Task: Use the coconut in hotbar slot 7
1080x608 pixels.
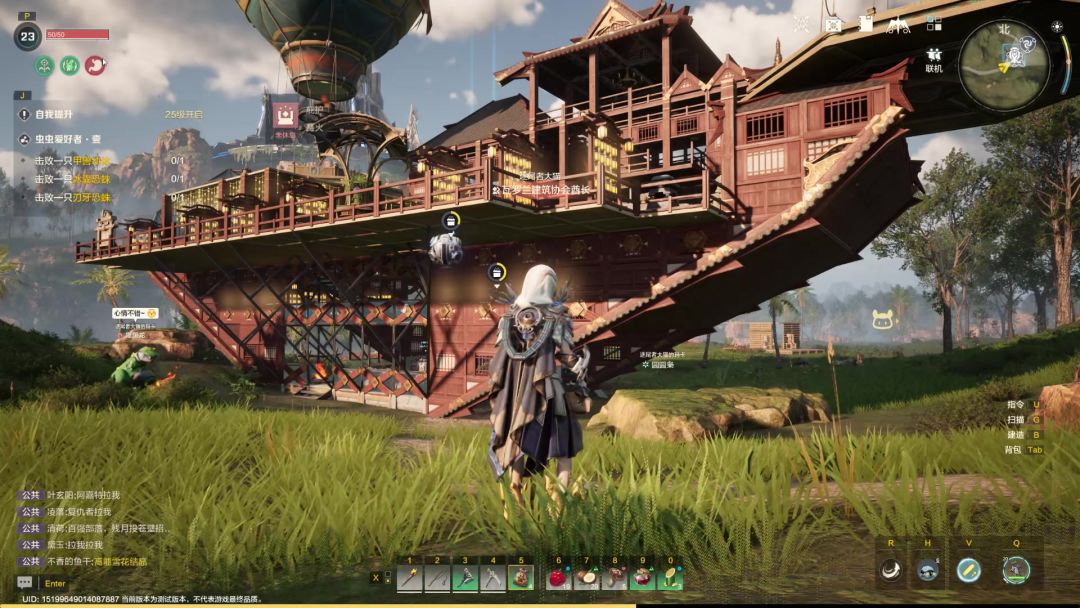Action: pos(587,577)
